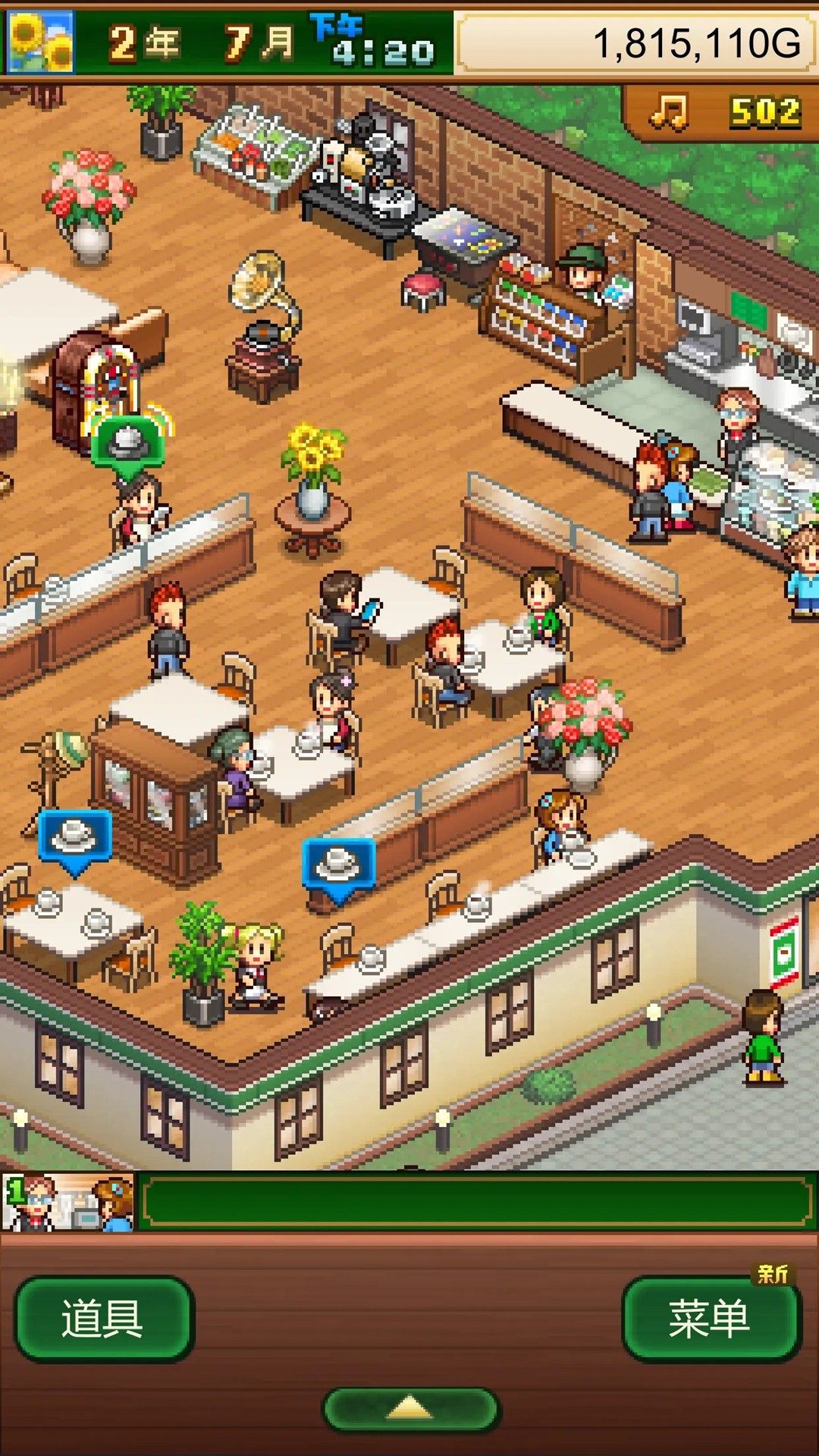819x1456 pixels.
Task: Tap the green serving bell bubble
Action: point(127,444)
